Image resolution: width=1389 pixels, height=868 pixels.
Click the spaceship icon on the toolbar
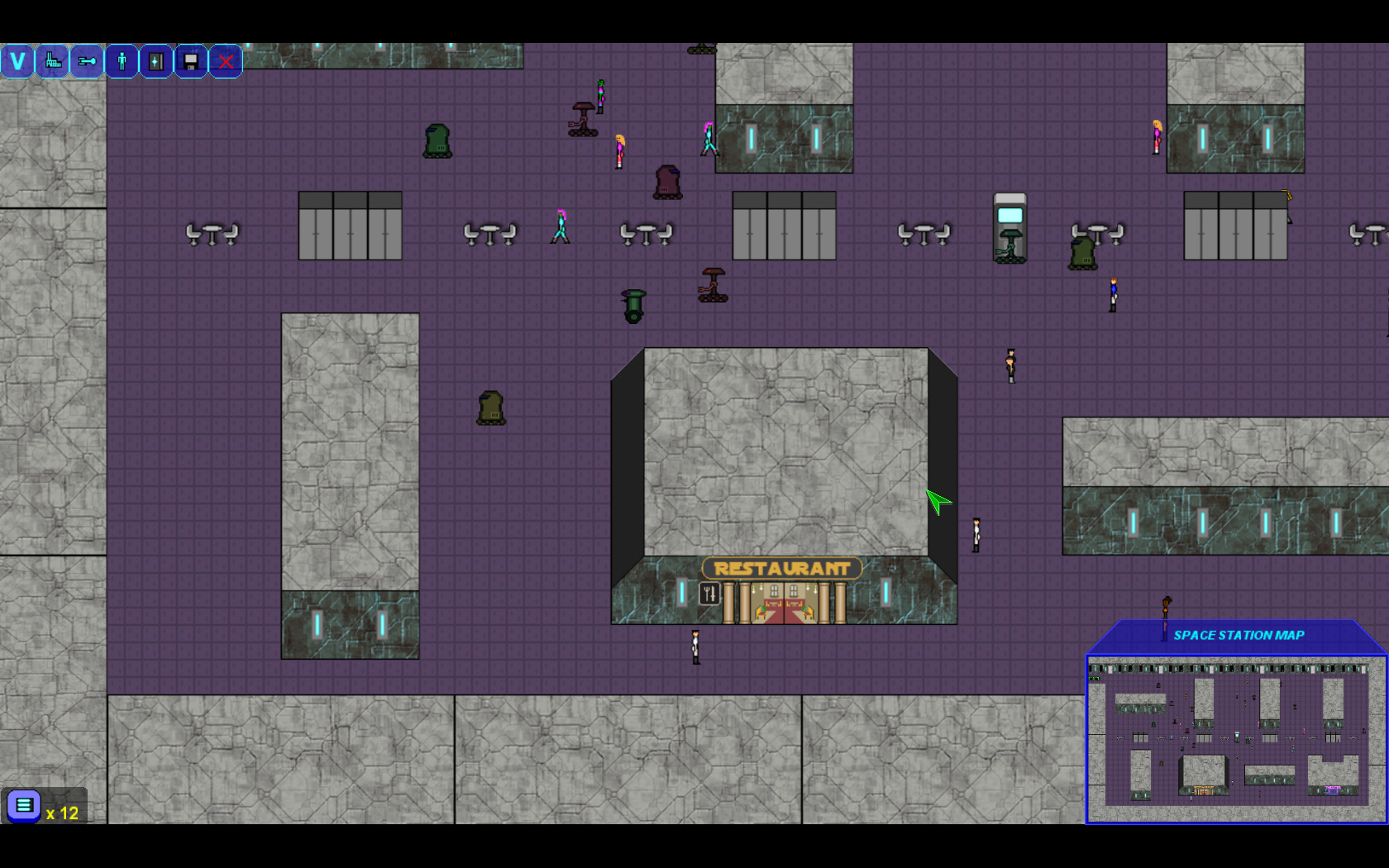coord(86,60)
